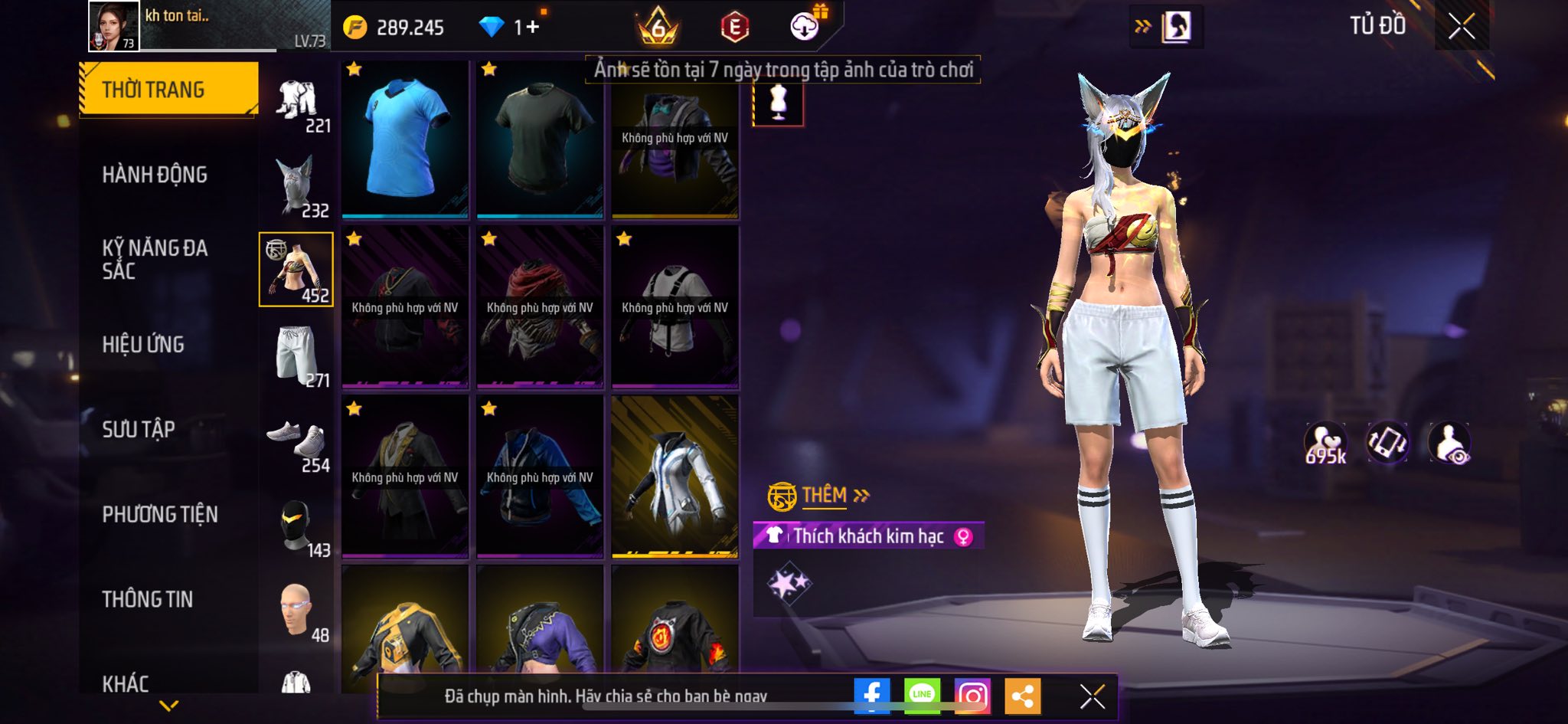Open the THÔNG TIN tab
This screenshot has width=1568, height=724.
[x=148, y=599]
